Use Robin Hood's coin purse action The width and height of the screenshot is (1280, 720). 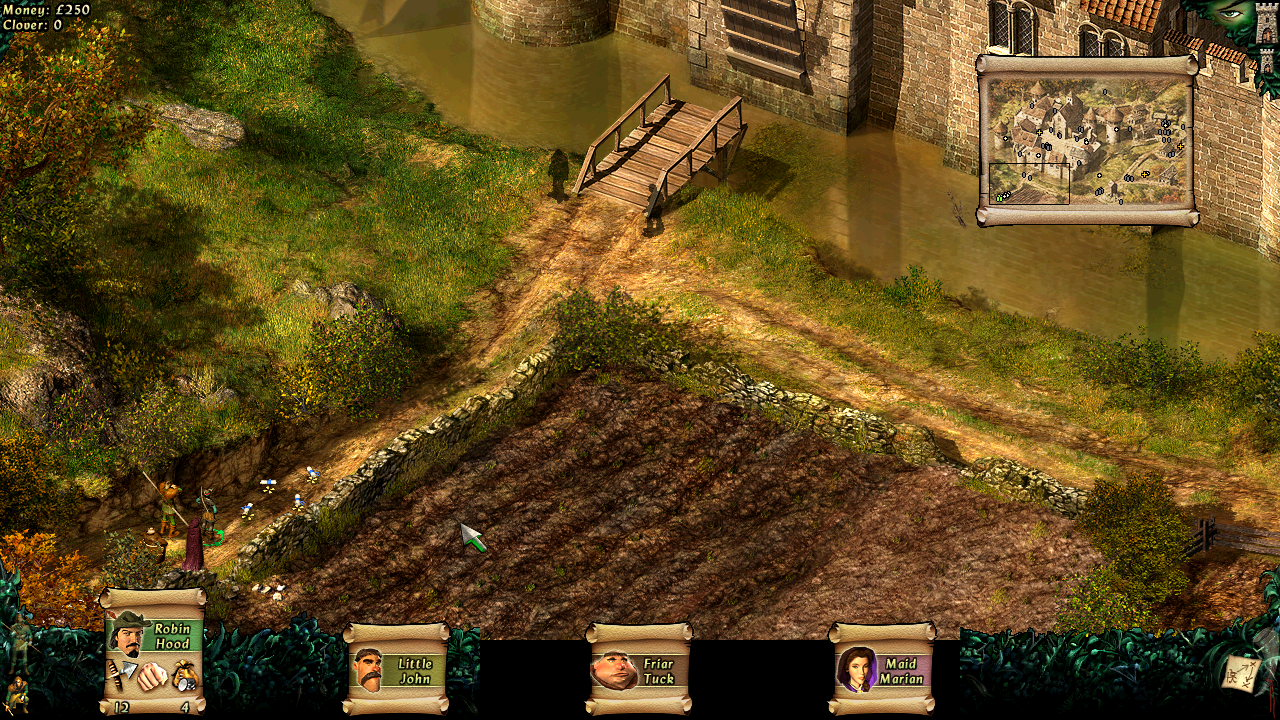coord(185,675)
